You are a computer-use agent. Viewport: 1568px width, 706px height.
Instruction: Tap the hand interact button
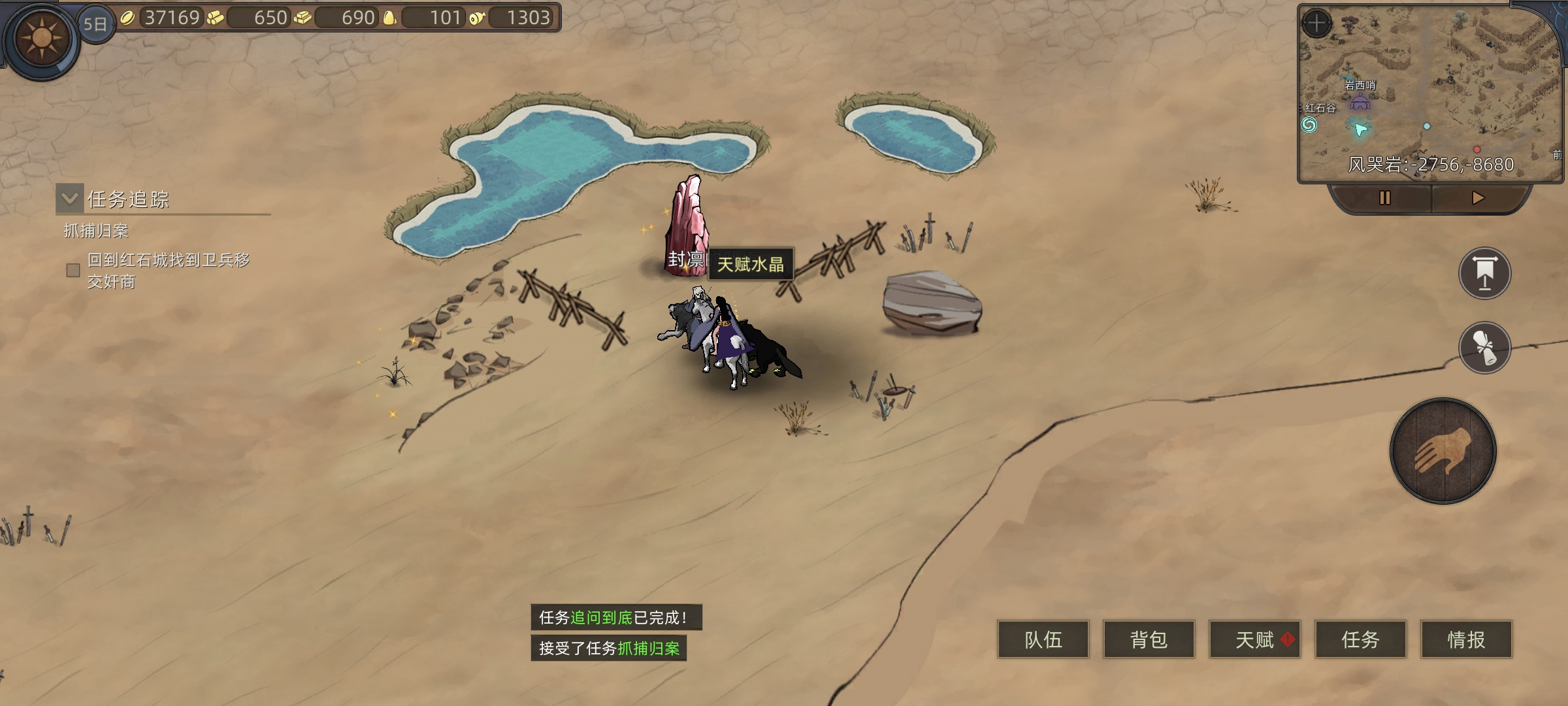click(1443, 451)
